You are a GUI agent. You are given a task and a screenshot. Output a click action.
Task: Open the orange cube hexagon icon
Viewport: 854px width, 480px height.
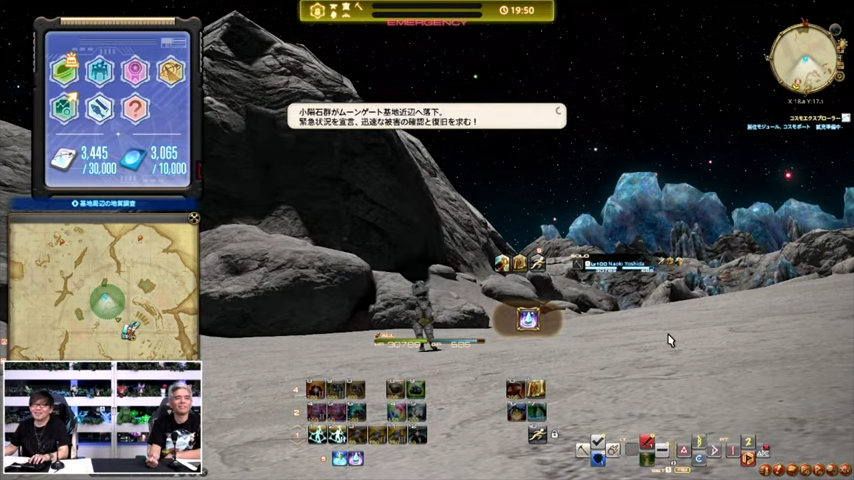click(170, 70)
